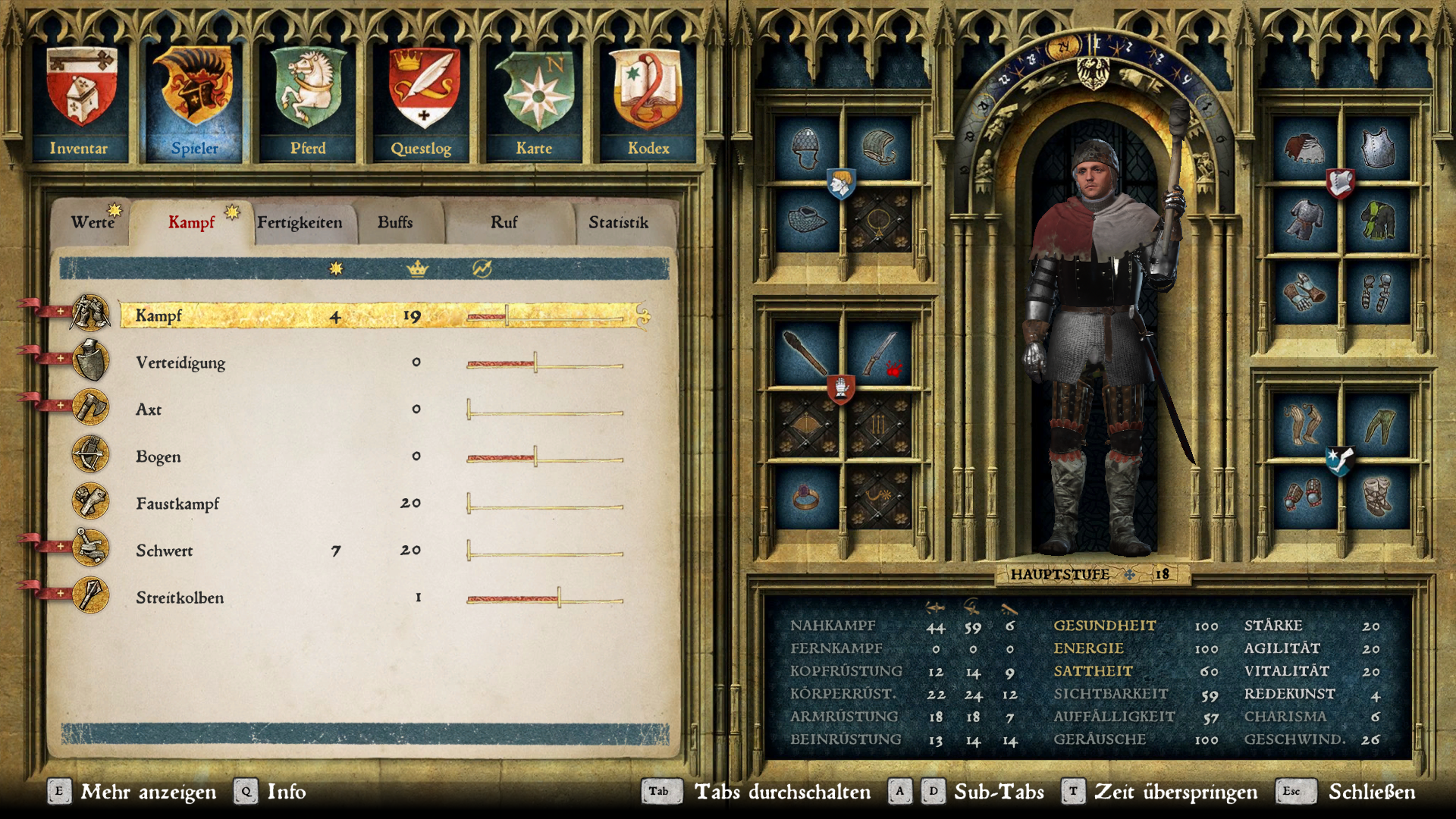Viewport: 1456px width, 819px height.
Task: Select the equipped mace weapon slot
Action: (x=805, y=353)
